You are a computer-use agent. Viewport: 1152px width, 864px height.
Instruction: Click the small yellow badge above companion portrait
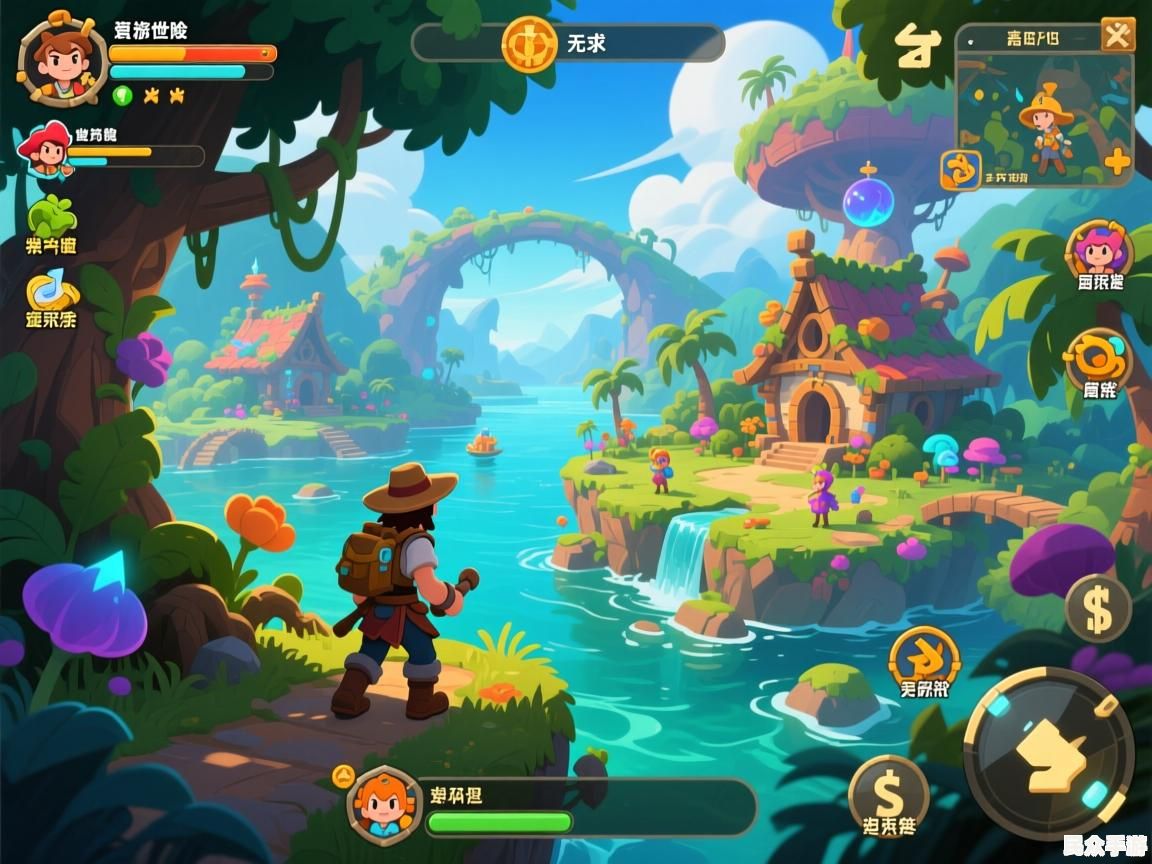(343, 773)
